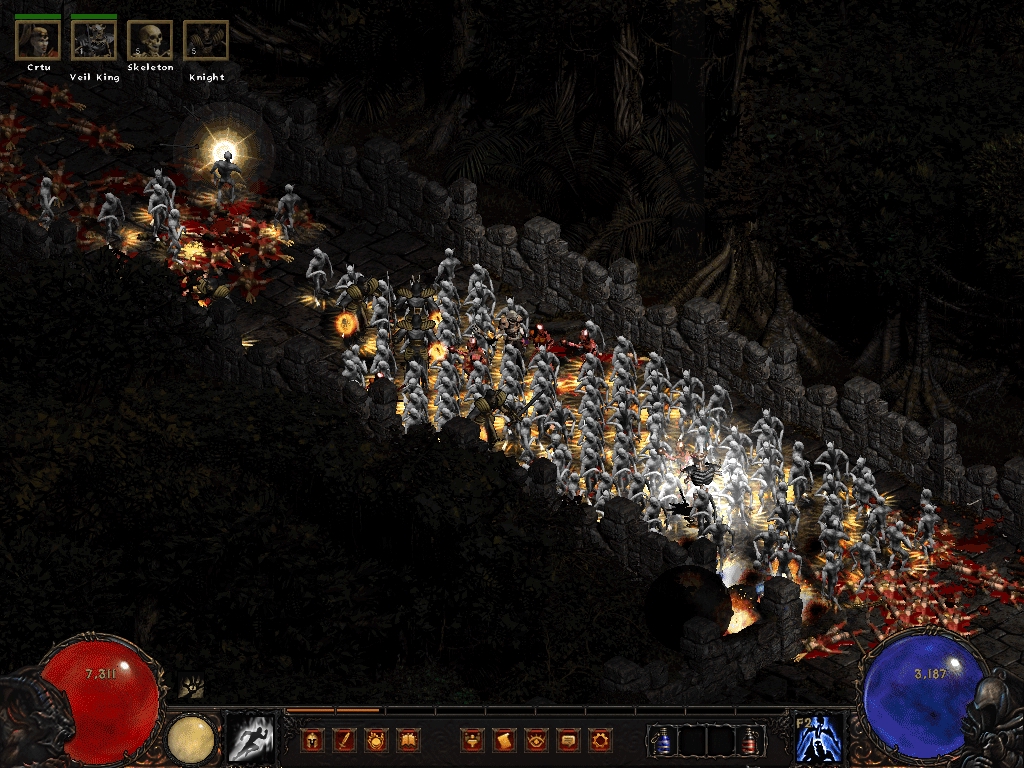Select the Crtu mercenary portrait
This screenshot has width=1024, height=768.
38,41
